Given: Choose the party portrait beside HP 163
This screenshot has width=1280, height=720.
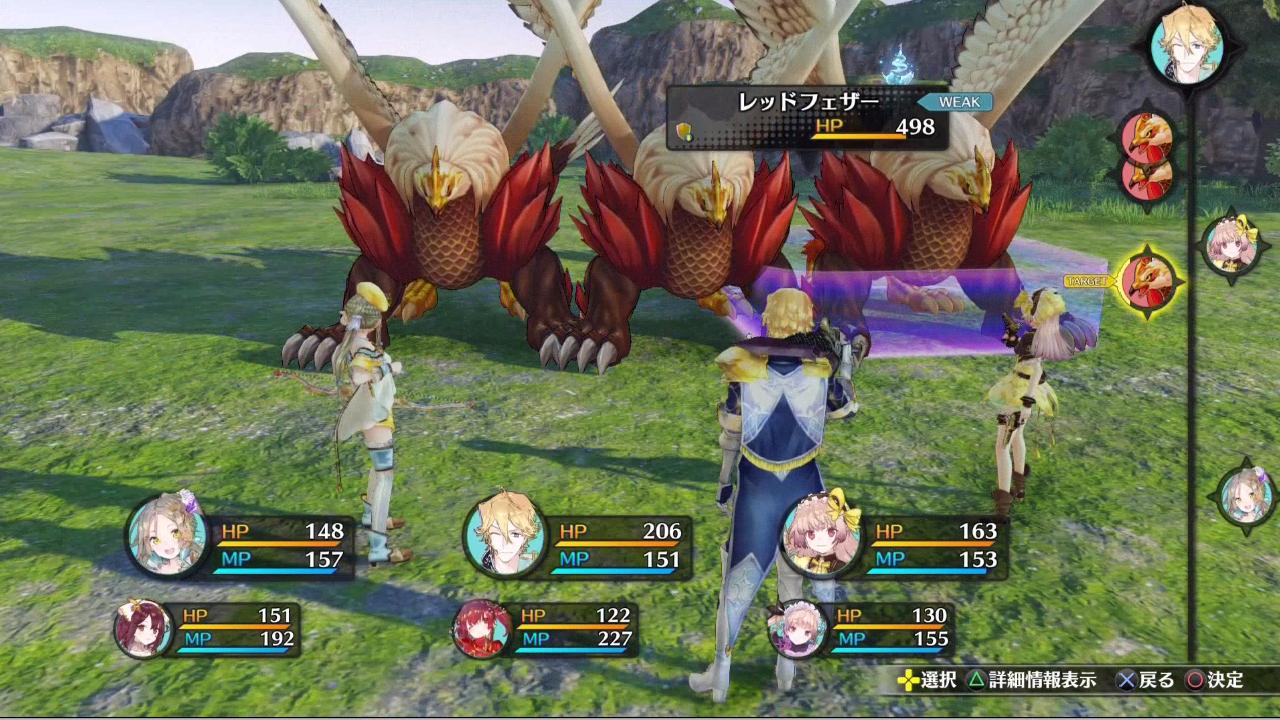Looking at the screenshot, I should point(822,537).
